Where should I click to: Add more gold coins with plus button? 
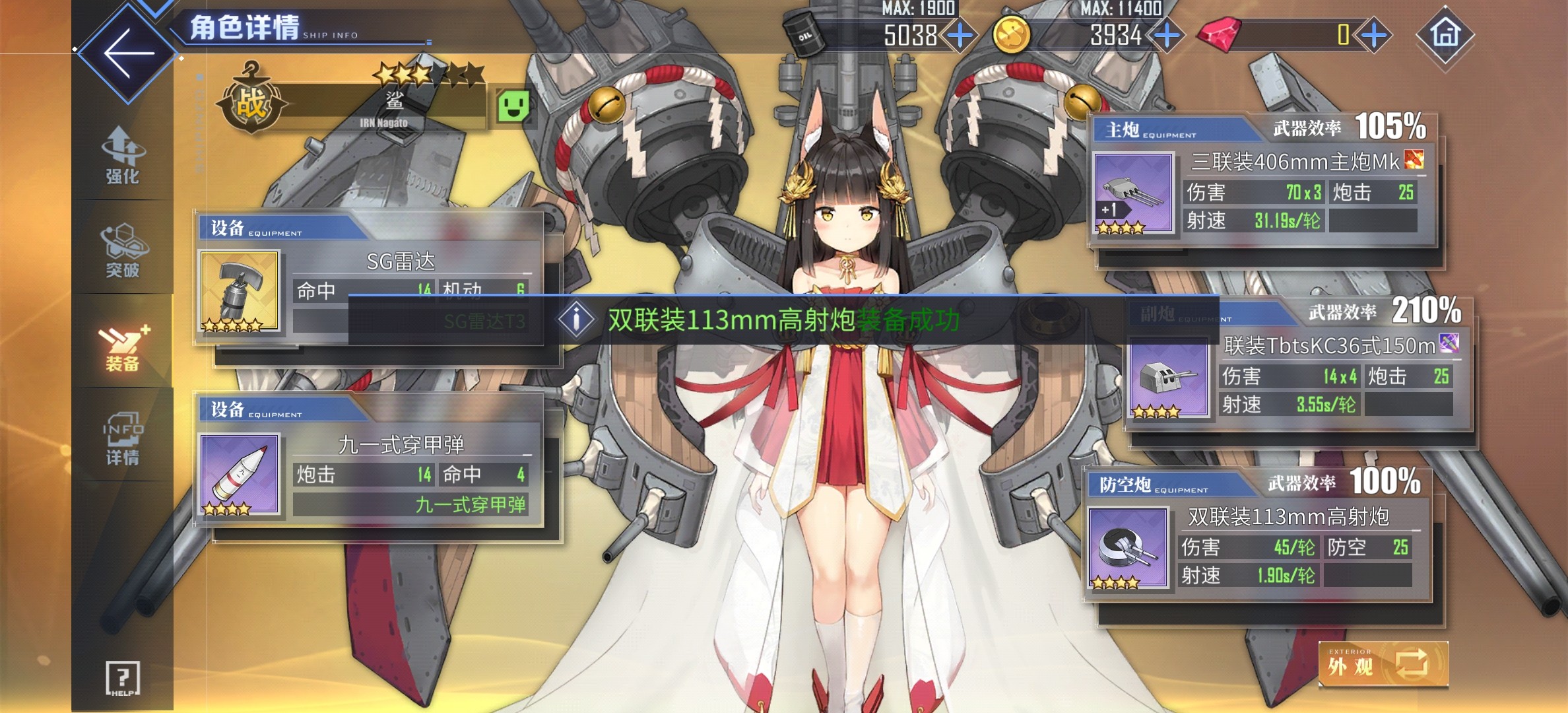[1167, 35]
